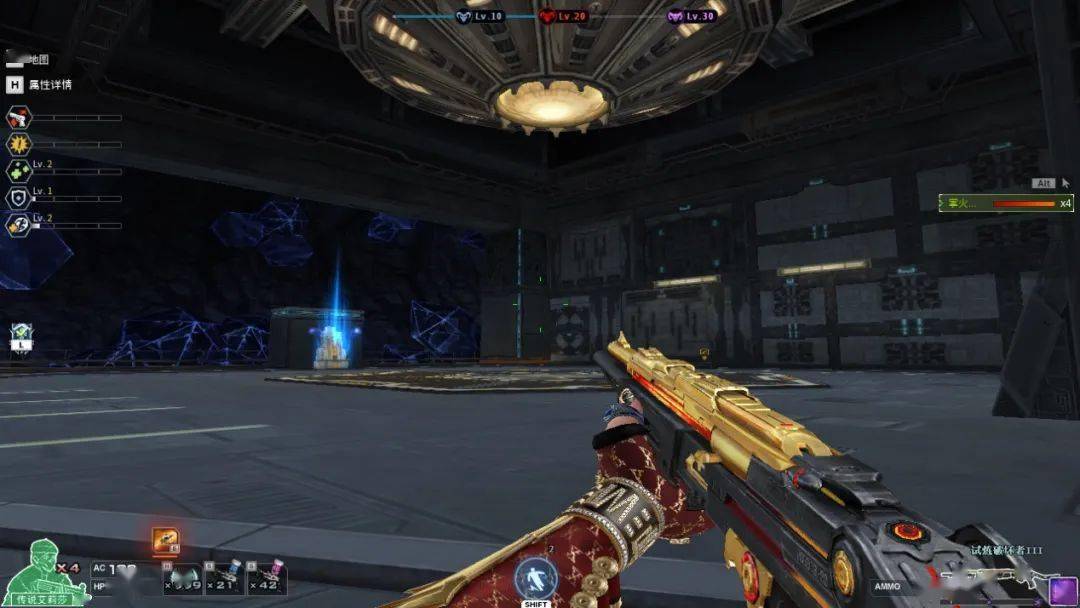Activate the glowing orange weapon skill icon

[x=166, y=540]
